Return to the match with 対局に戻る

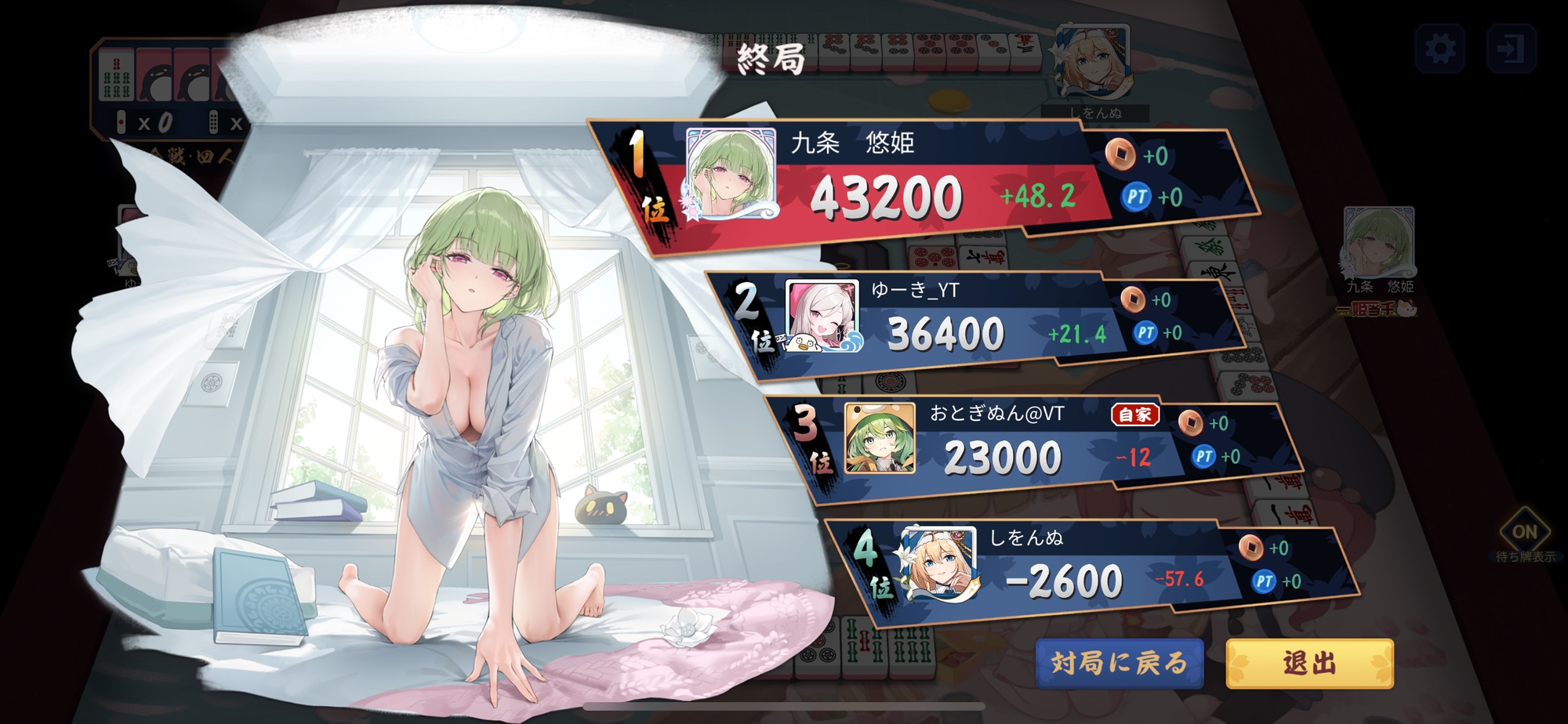(1119, 664)
